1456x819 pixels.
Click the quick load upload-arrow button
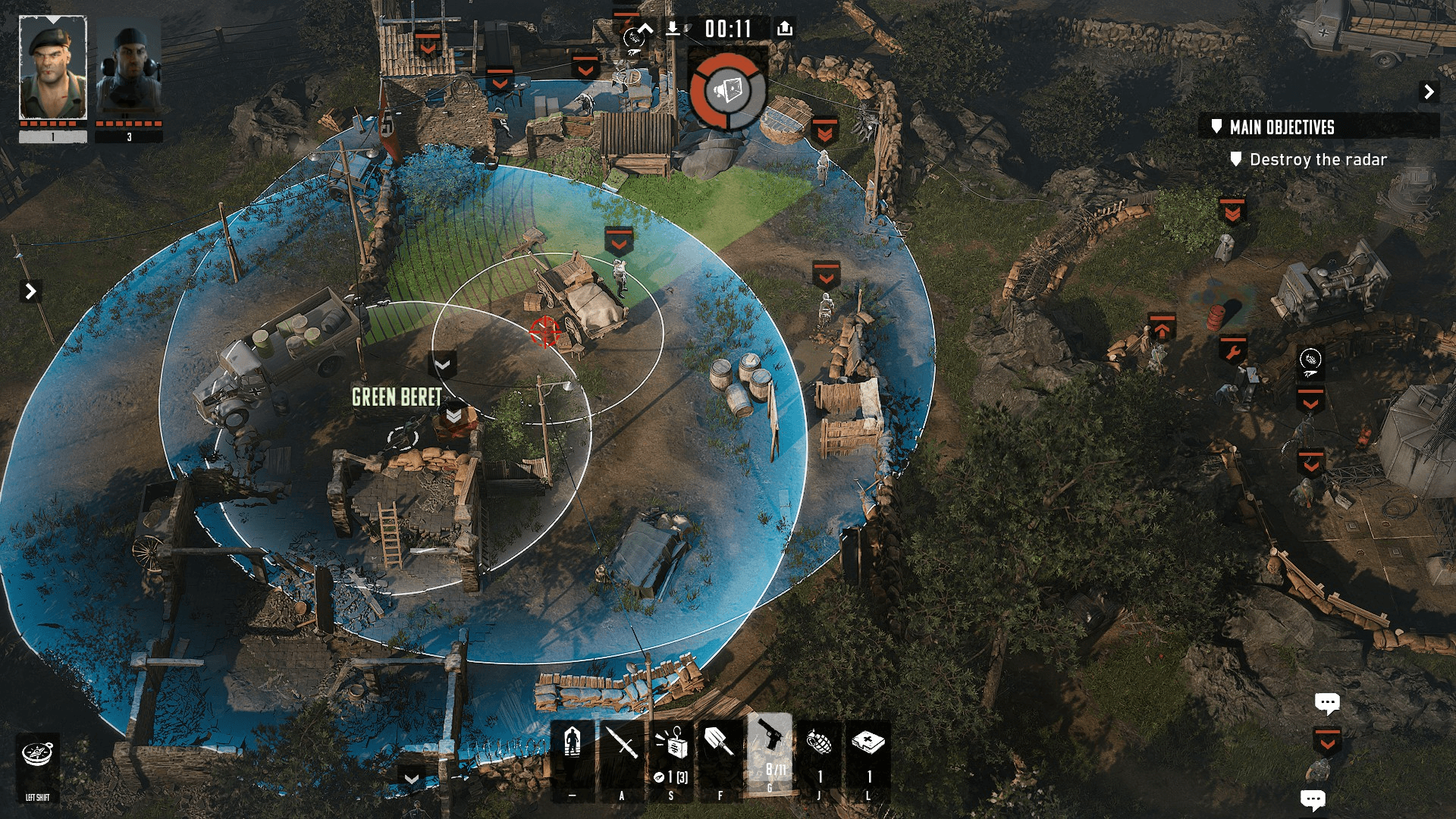coord(785,29)
